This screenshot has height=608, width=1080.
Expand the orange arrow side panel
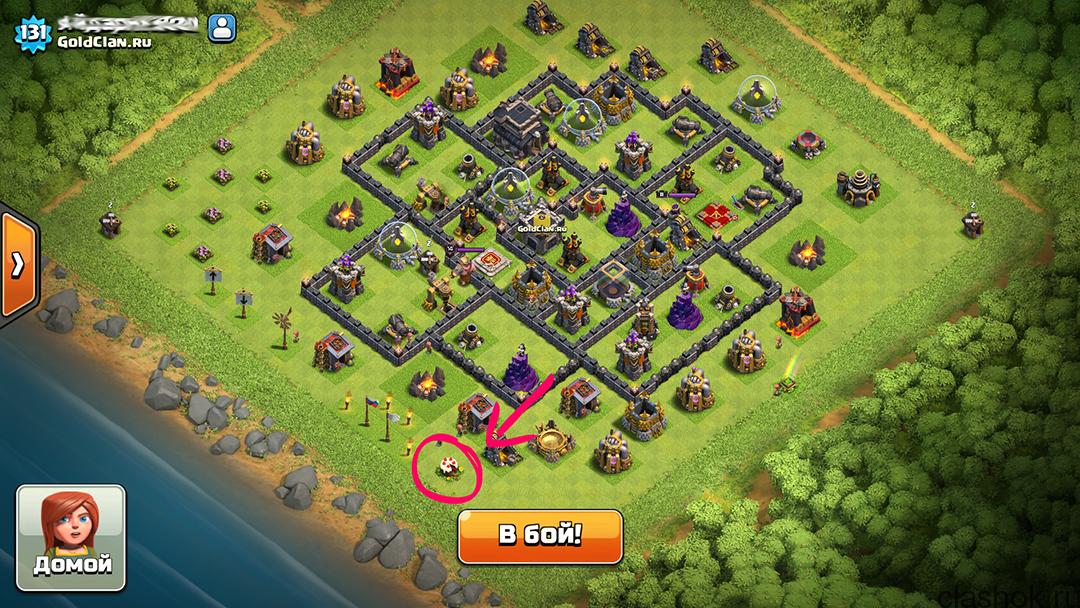click(x=17, y=264)
